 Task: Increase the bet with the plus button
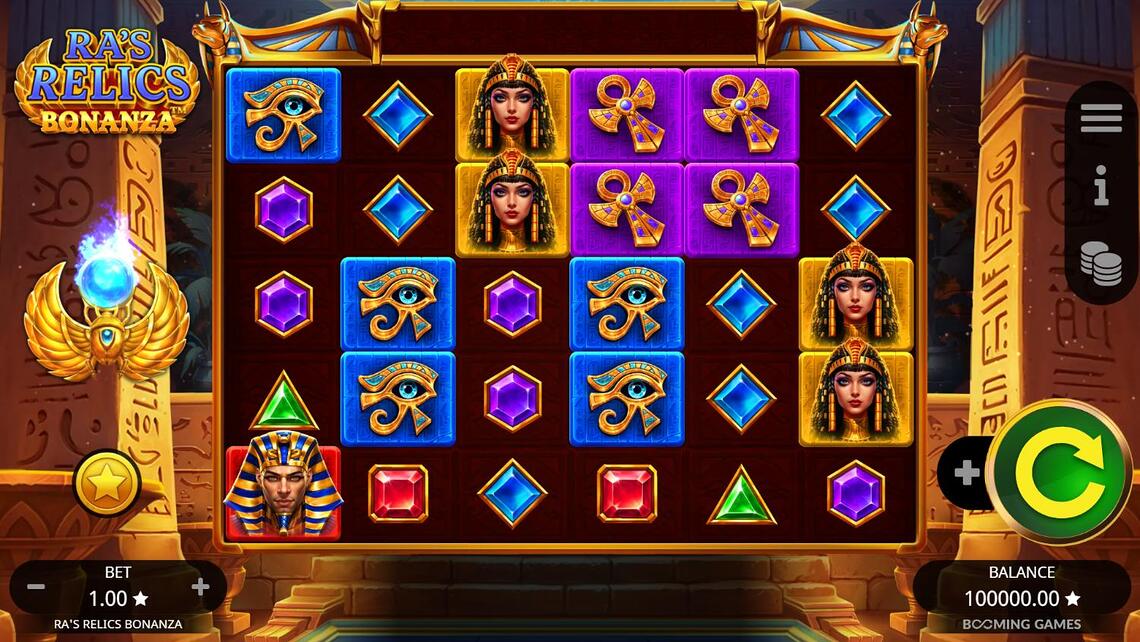(200, 587)
